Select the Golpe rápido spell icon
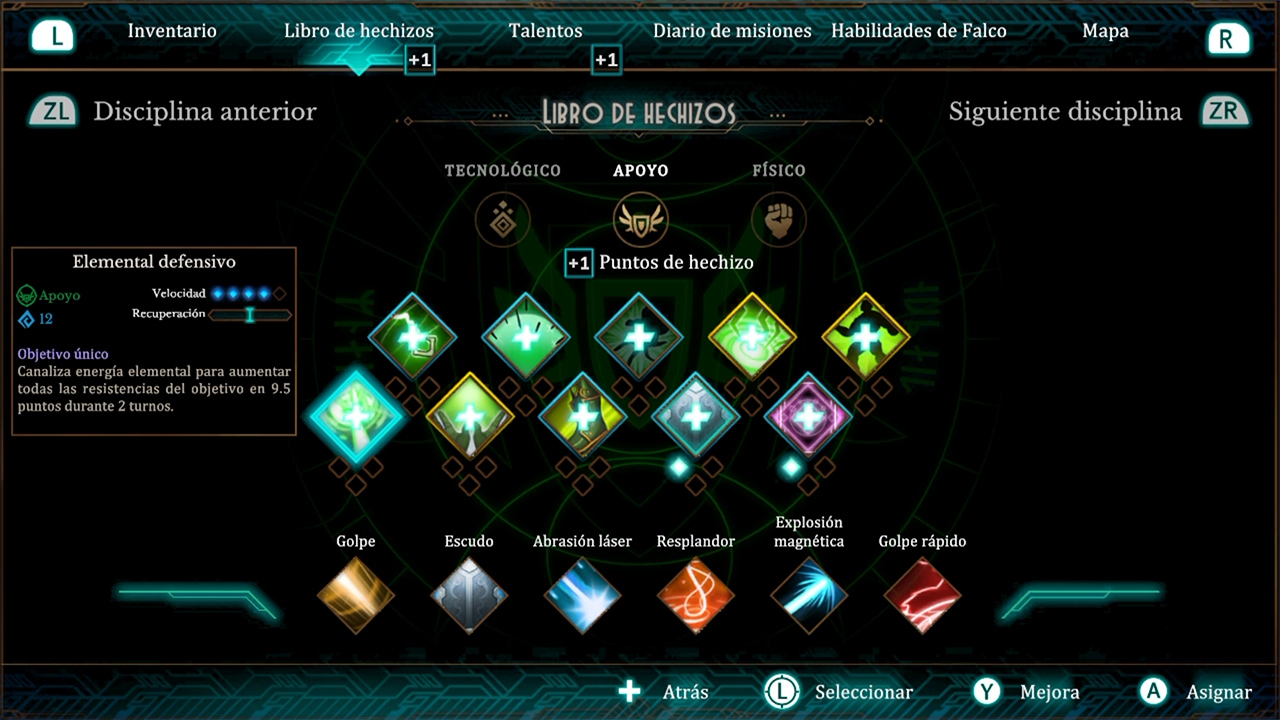The height and width of the screenshot is (720, 1280). (922, 595)
